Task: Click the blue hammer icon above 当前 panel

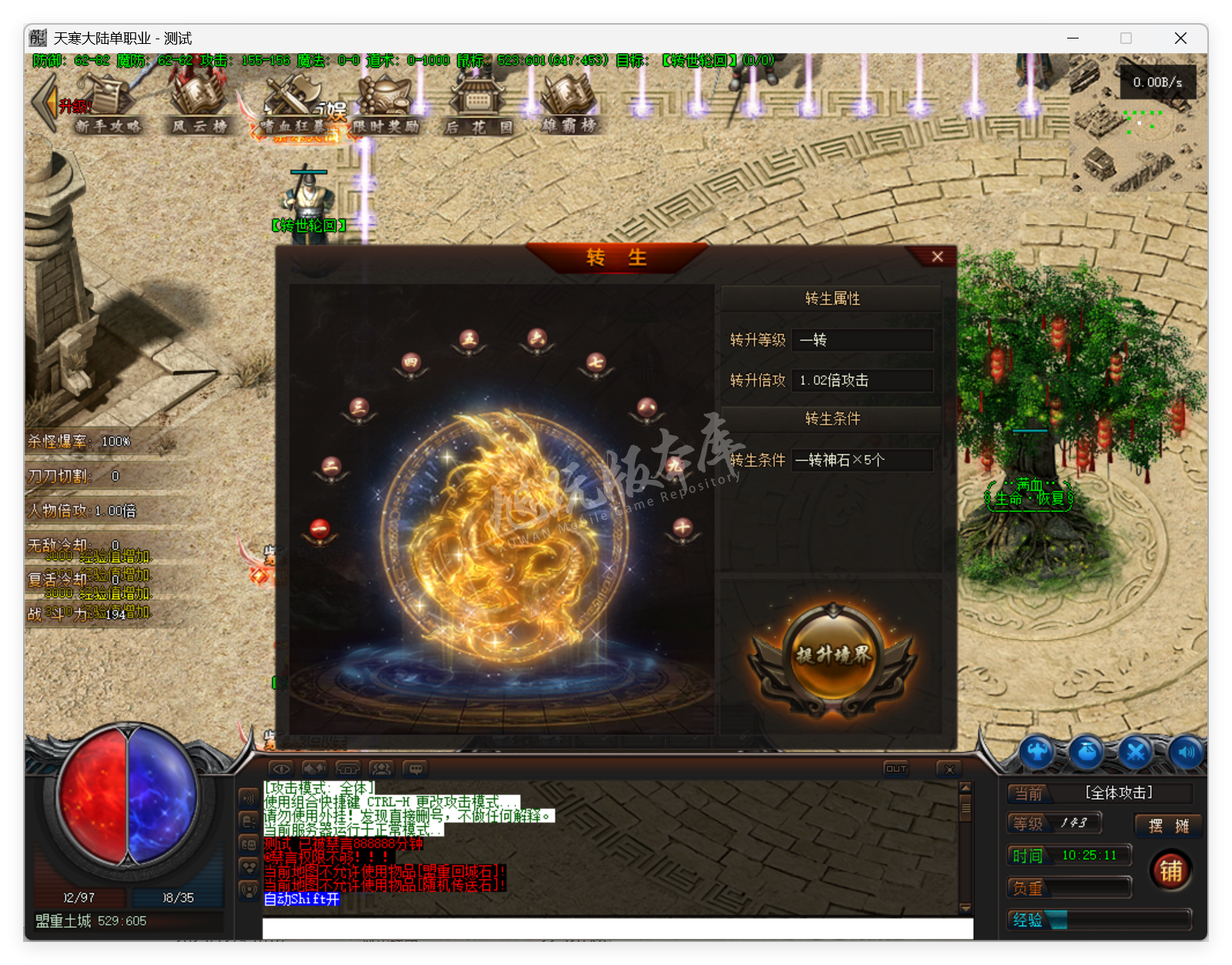Action: (1037, 752)
